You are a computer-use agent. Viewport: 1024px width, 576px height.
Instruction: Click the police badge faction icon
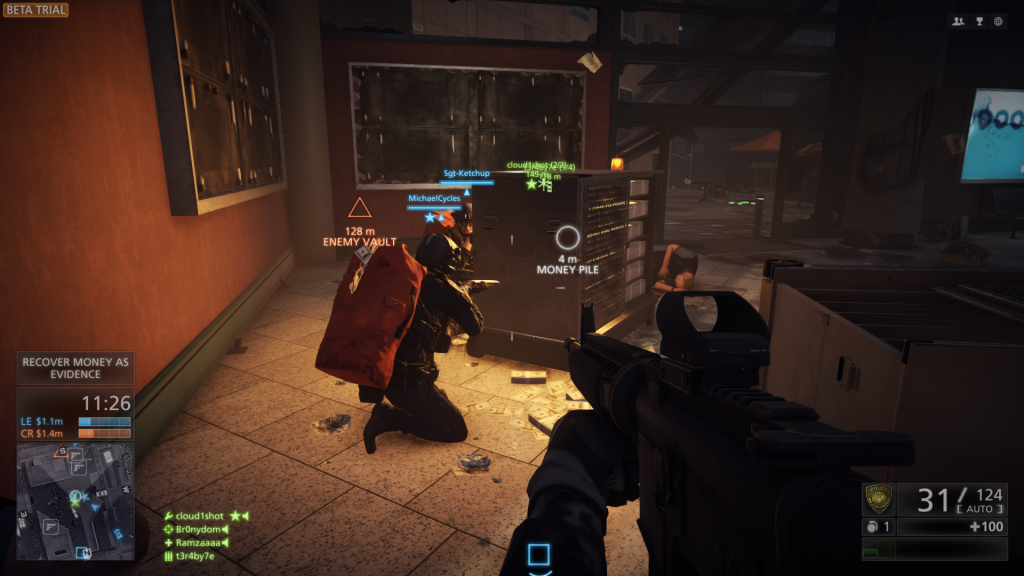[x=879, y=498]
